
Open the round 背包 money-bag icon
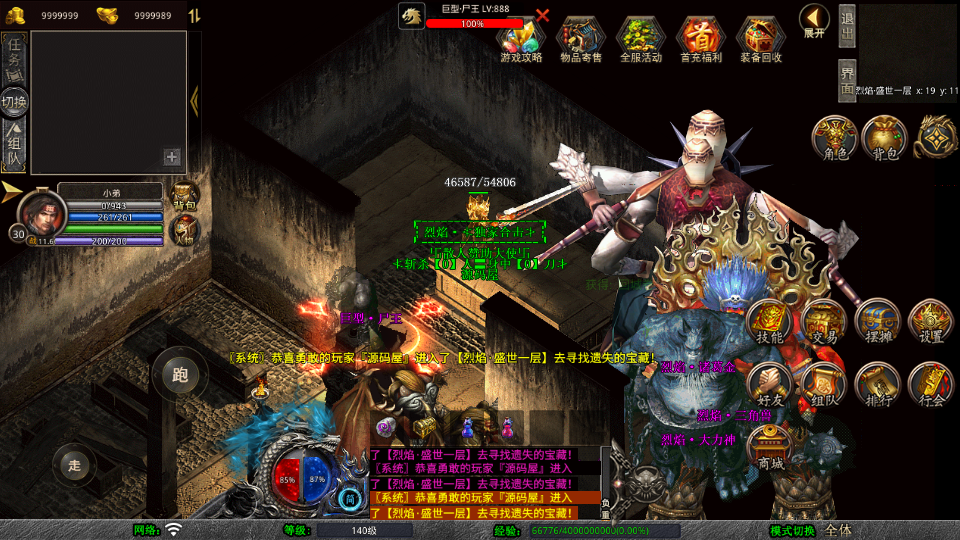(885, 137)
